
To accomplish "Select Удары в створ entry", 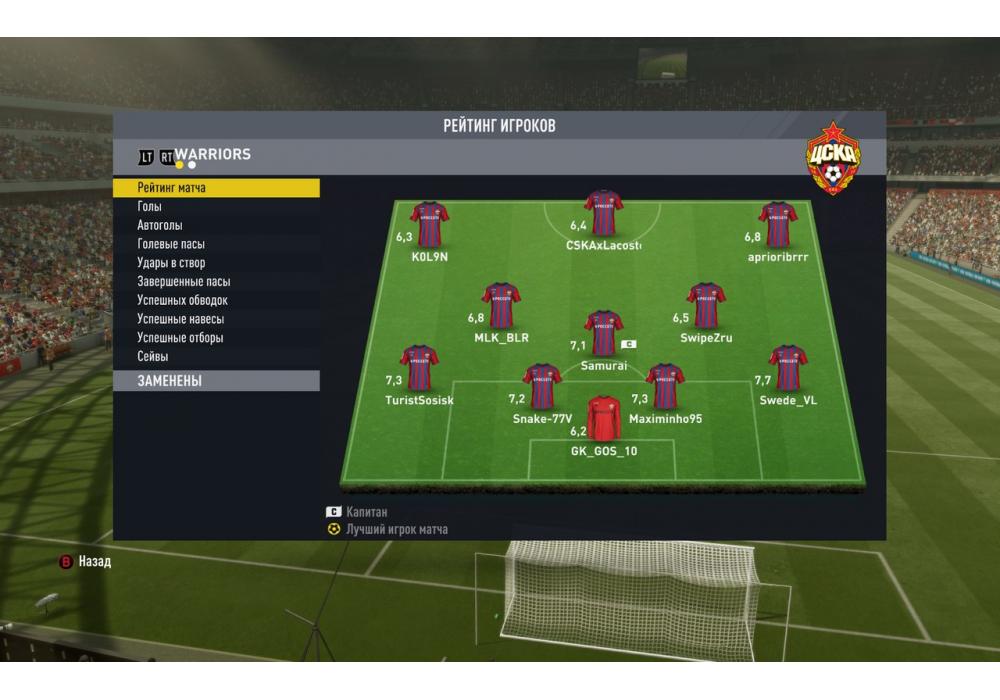I will (x=216, y=263).
